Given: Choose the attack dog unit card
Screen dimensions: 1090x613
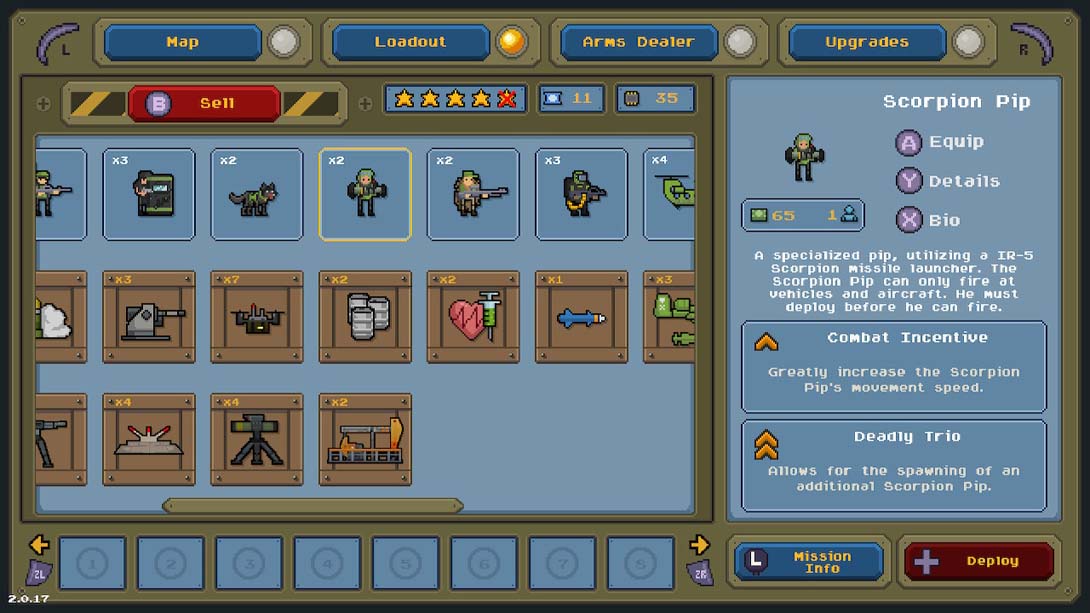Looking at the screenshot, I should pyautogui.click(x=257, y=194).
